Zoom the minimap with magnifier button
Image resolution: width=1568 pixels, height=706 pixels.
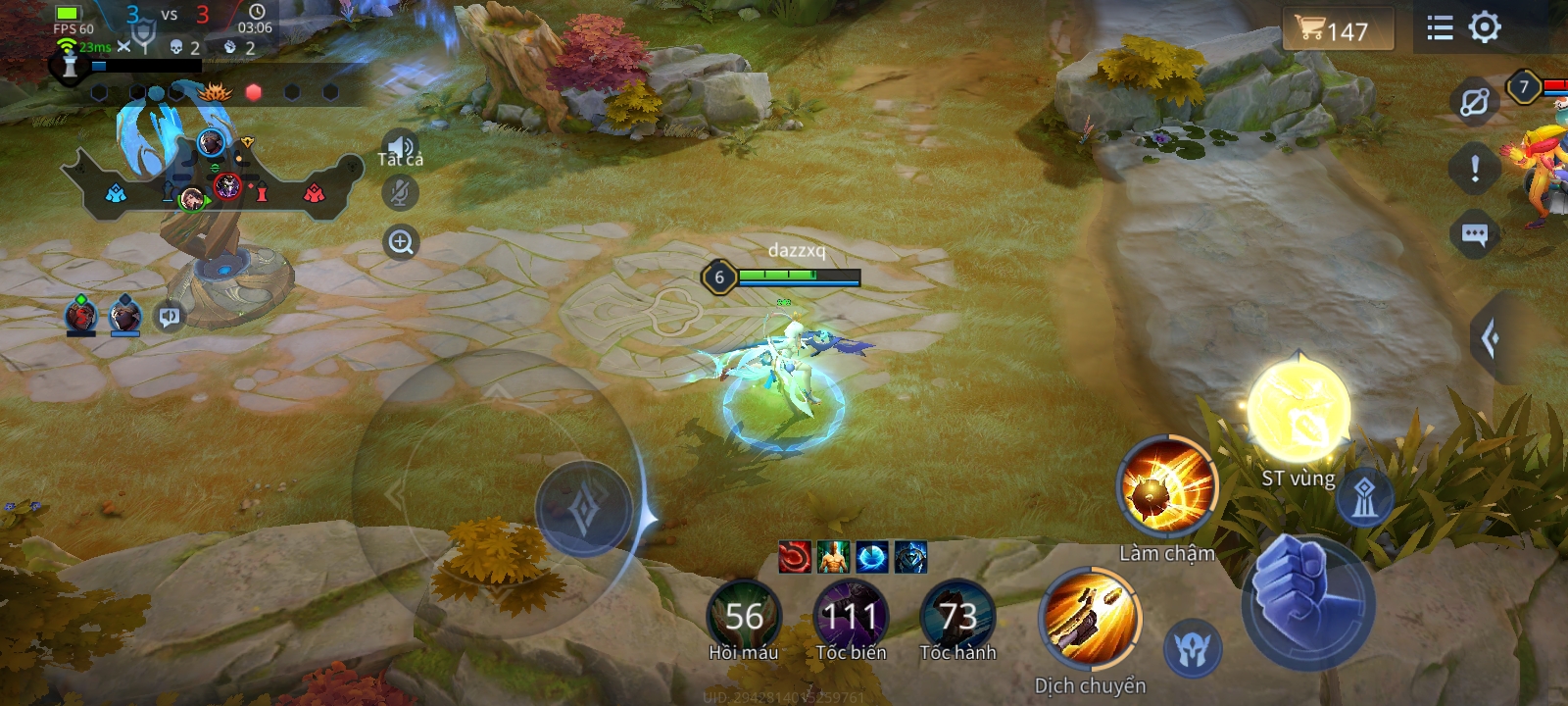click(401, 242)
